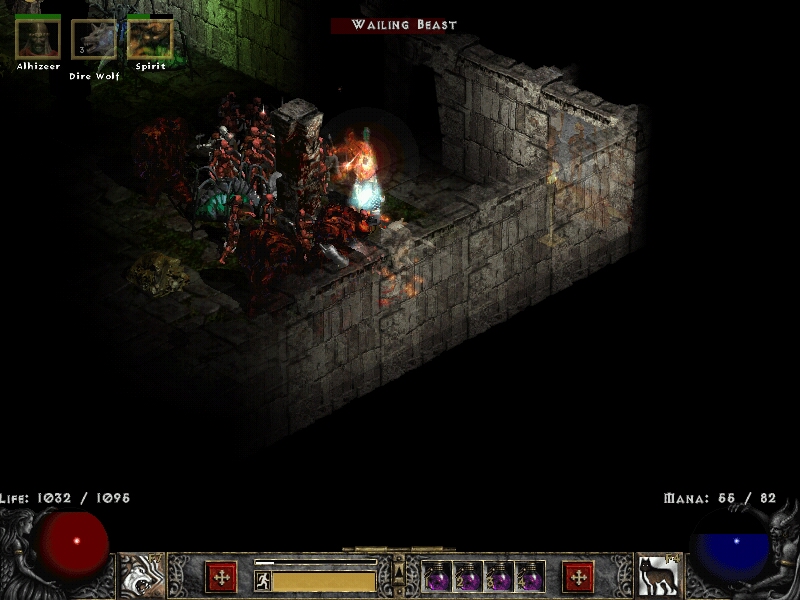Screen dimensions: 800x600
Task: Open the right-click skill selector (wolf icon)
Action: point(658,576)
